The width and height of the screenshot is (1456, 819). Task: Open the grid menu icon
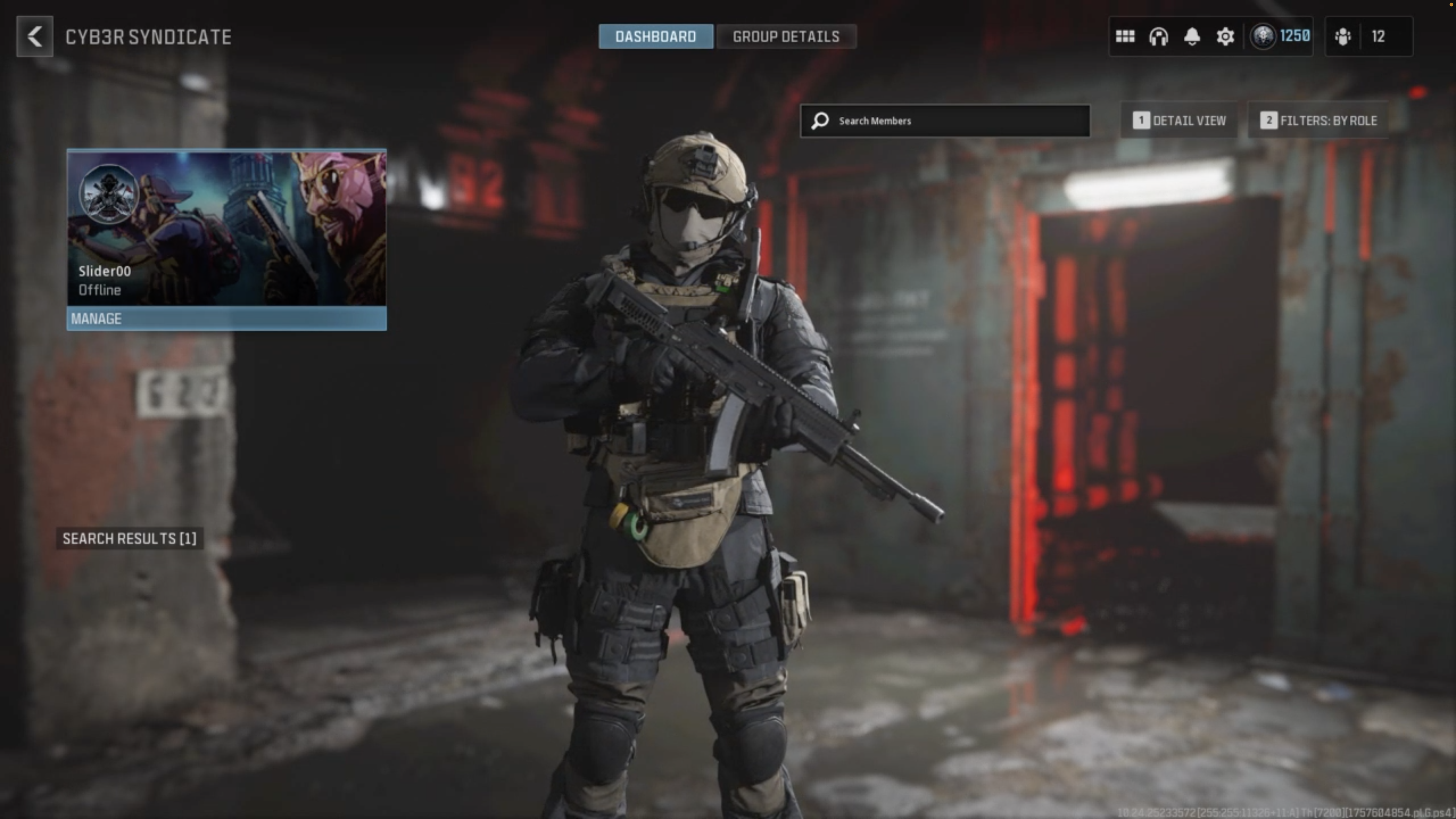point(1125,37)
